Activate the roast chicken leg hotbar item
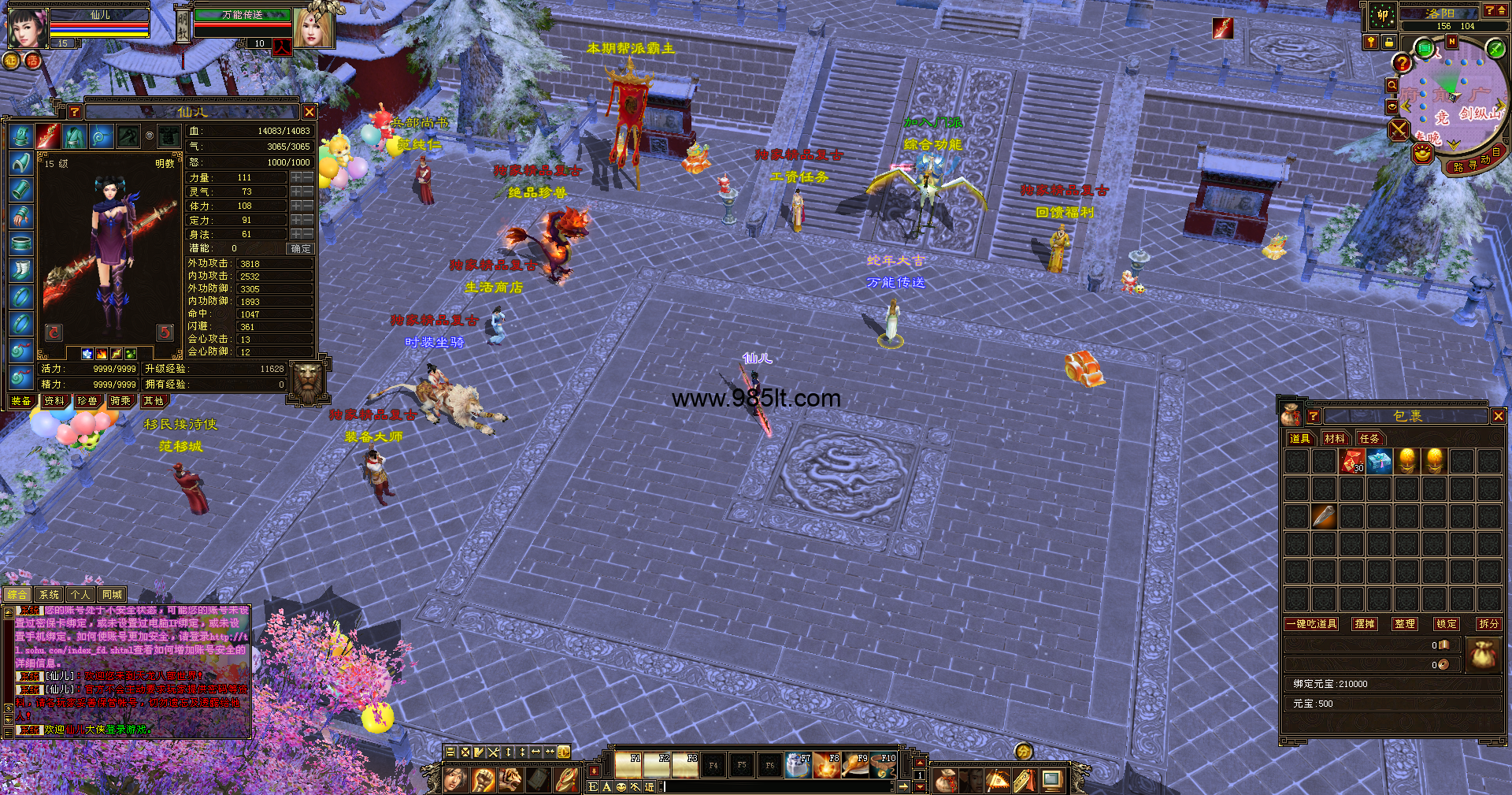The image size is (1512, 795). (855, 766)
